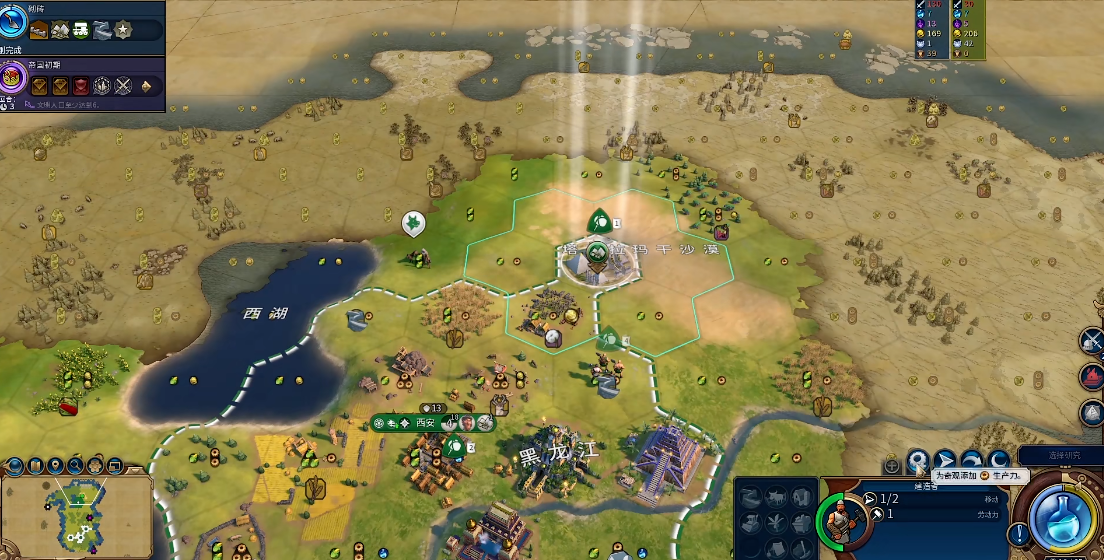Click the Builder unit portrait
The height and width of the screenshot is (560, 1104).
[x=841, y=520]
